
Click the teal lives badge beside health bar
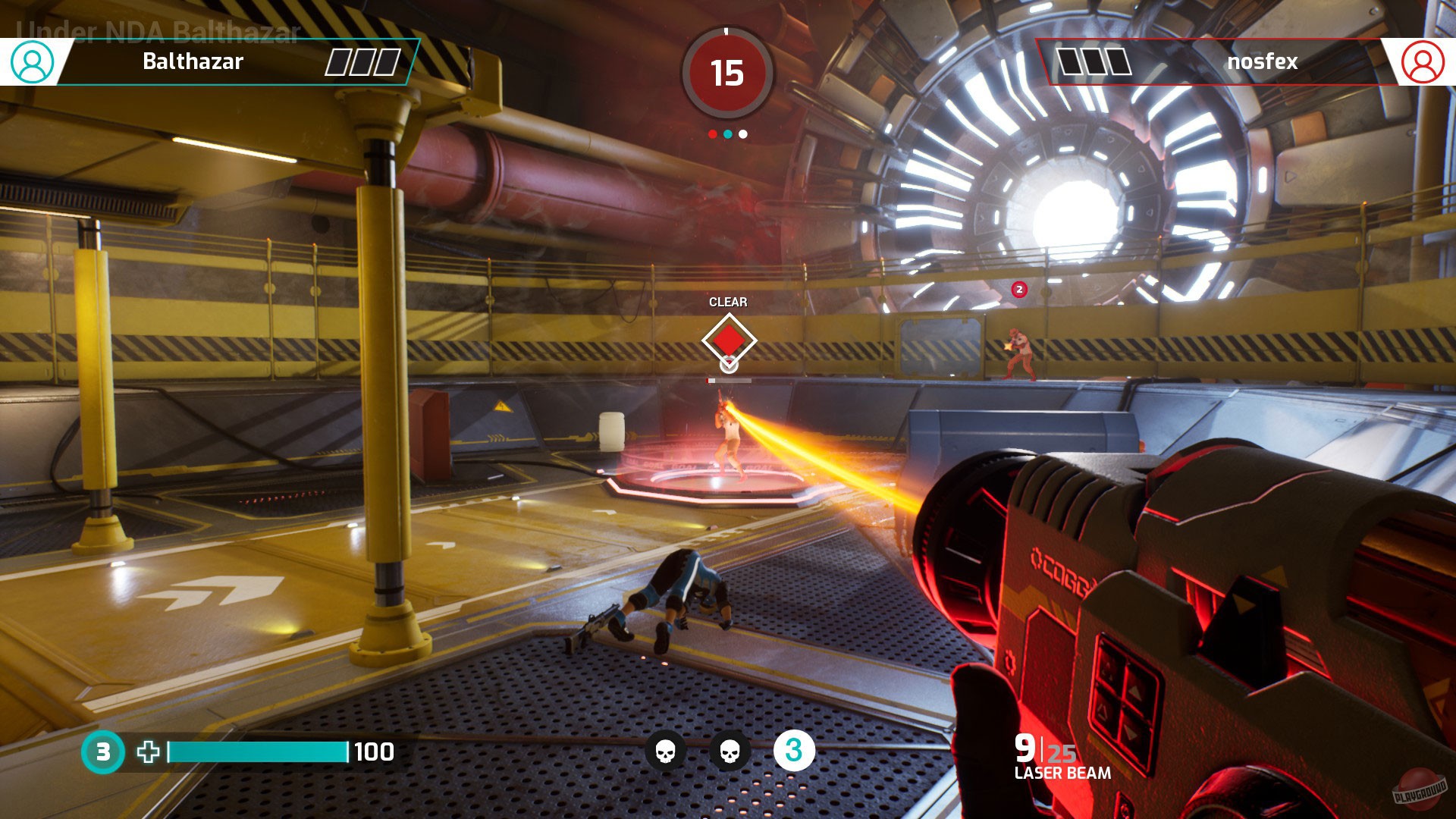(x=102, y=752)
